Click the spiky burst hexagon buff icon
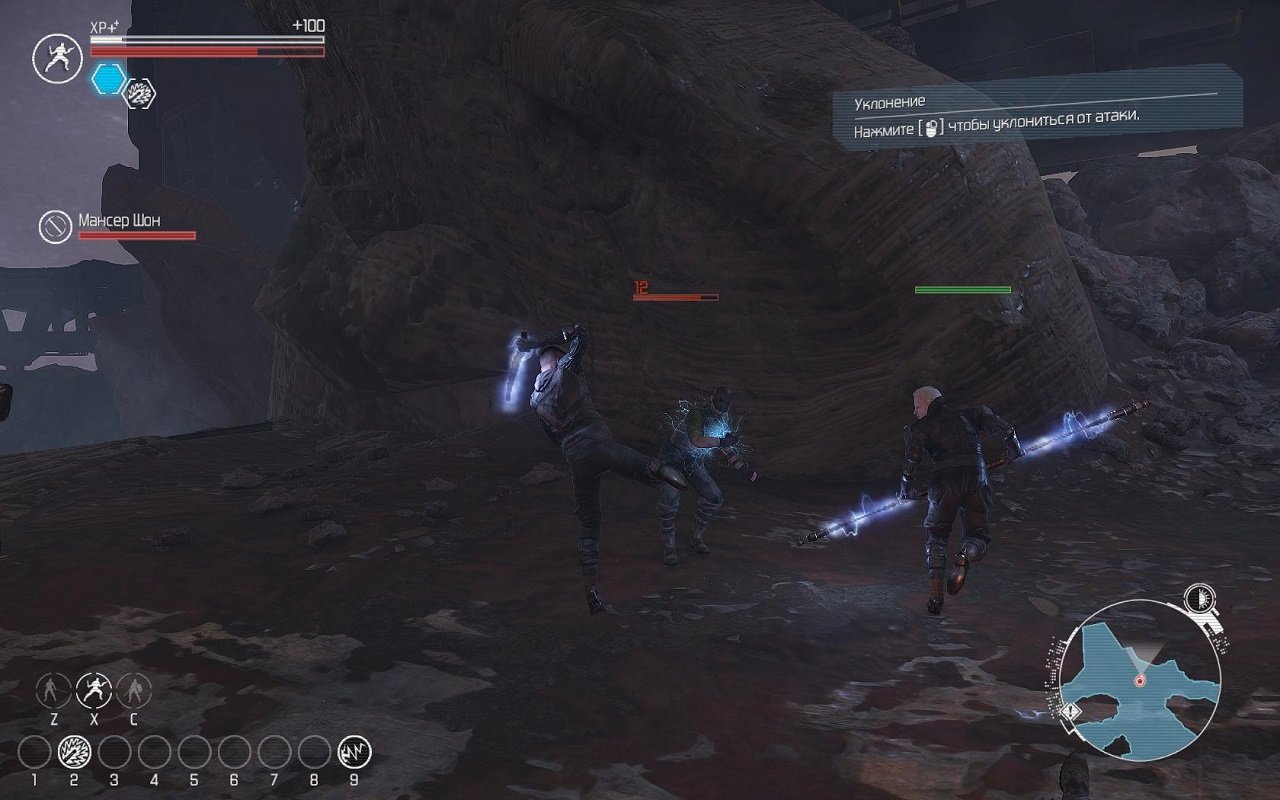Viewport: 1280px width, 800px height. pos(139,94)
